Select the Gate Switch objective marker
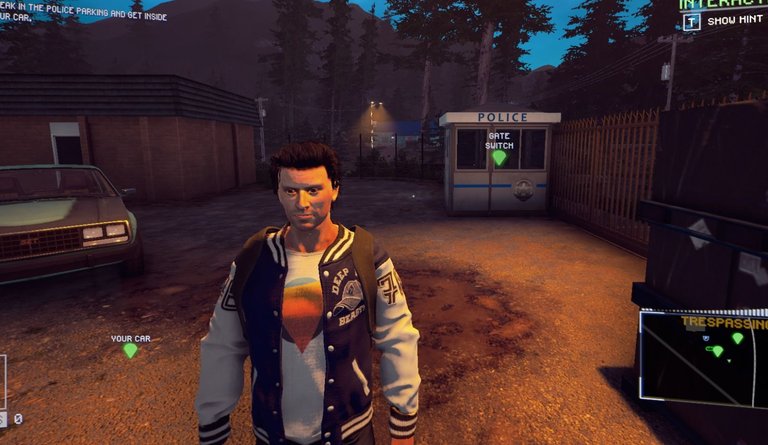The height and width of the screenshot is (445, 768). coord(499,157)
